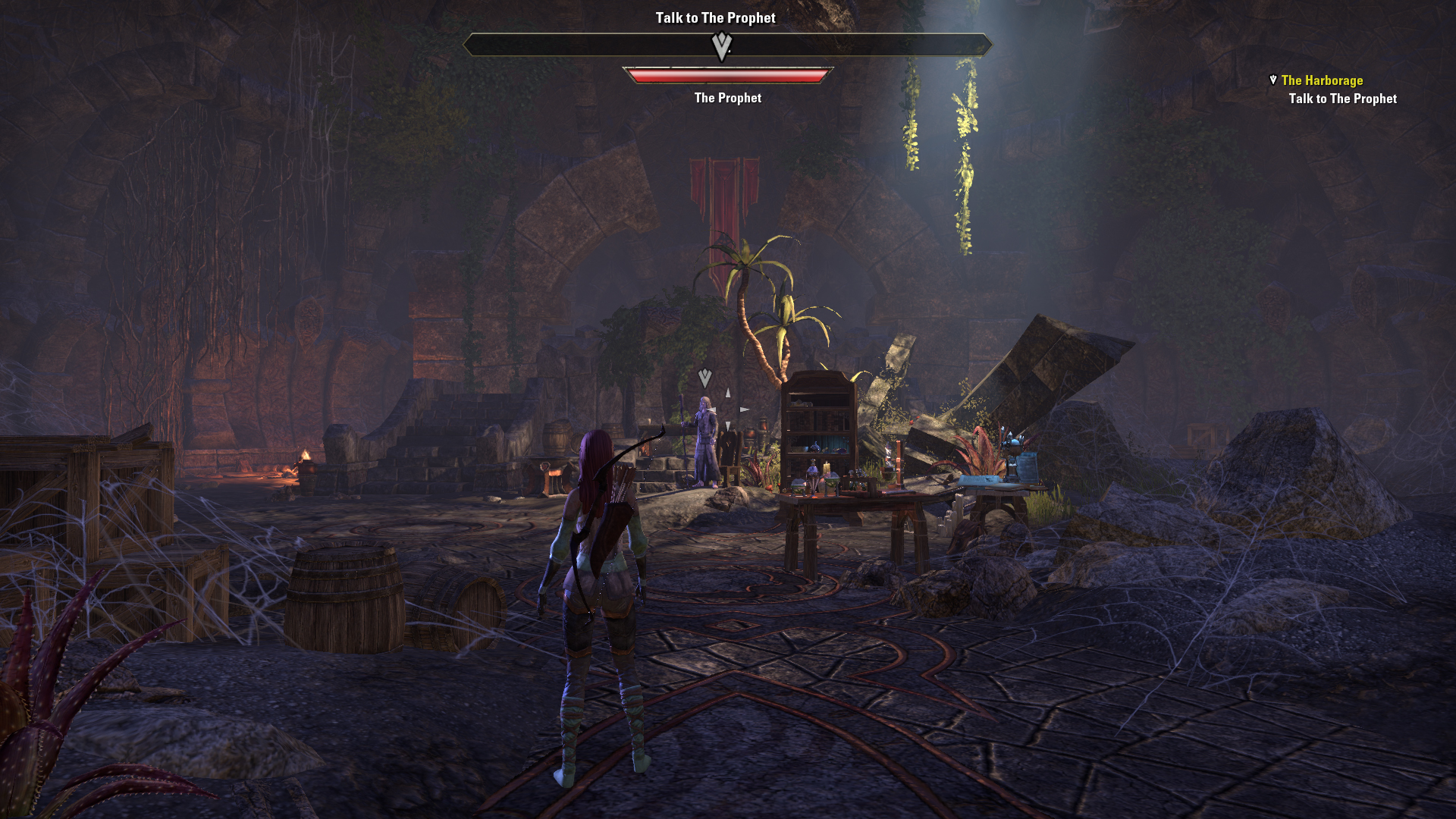Select The Harborage quest in the tracker
This screenshot has height=819, width=1456.
(x=1321, y=80)
